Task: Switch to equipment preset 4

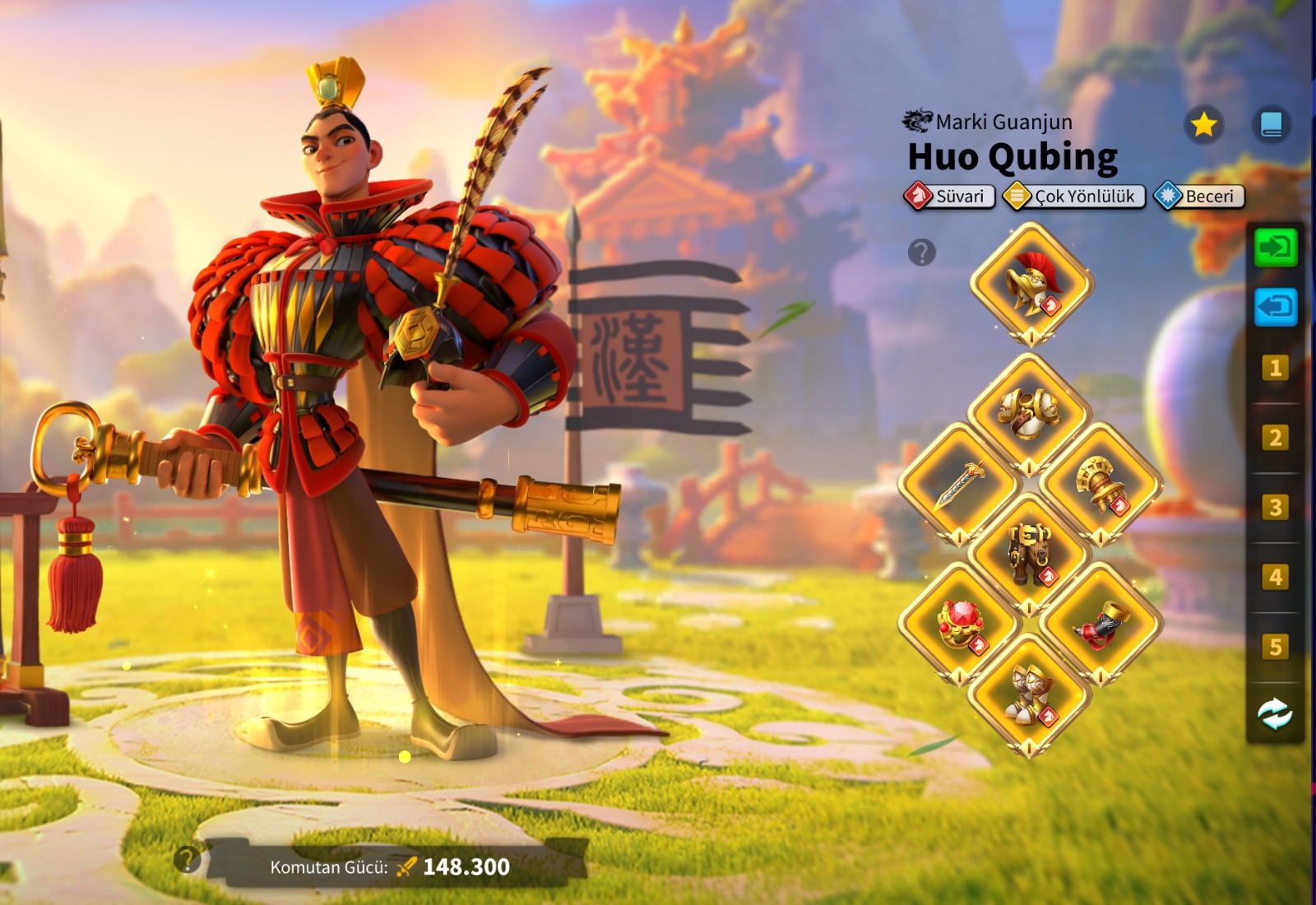Action: point(1275,577)
